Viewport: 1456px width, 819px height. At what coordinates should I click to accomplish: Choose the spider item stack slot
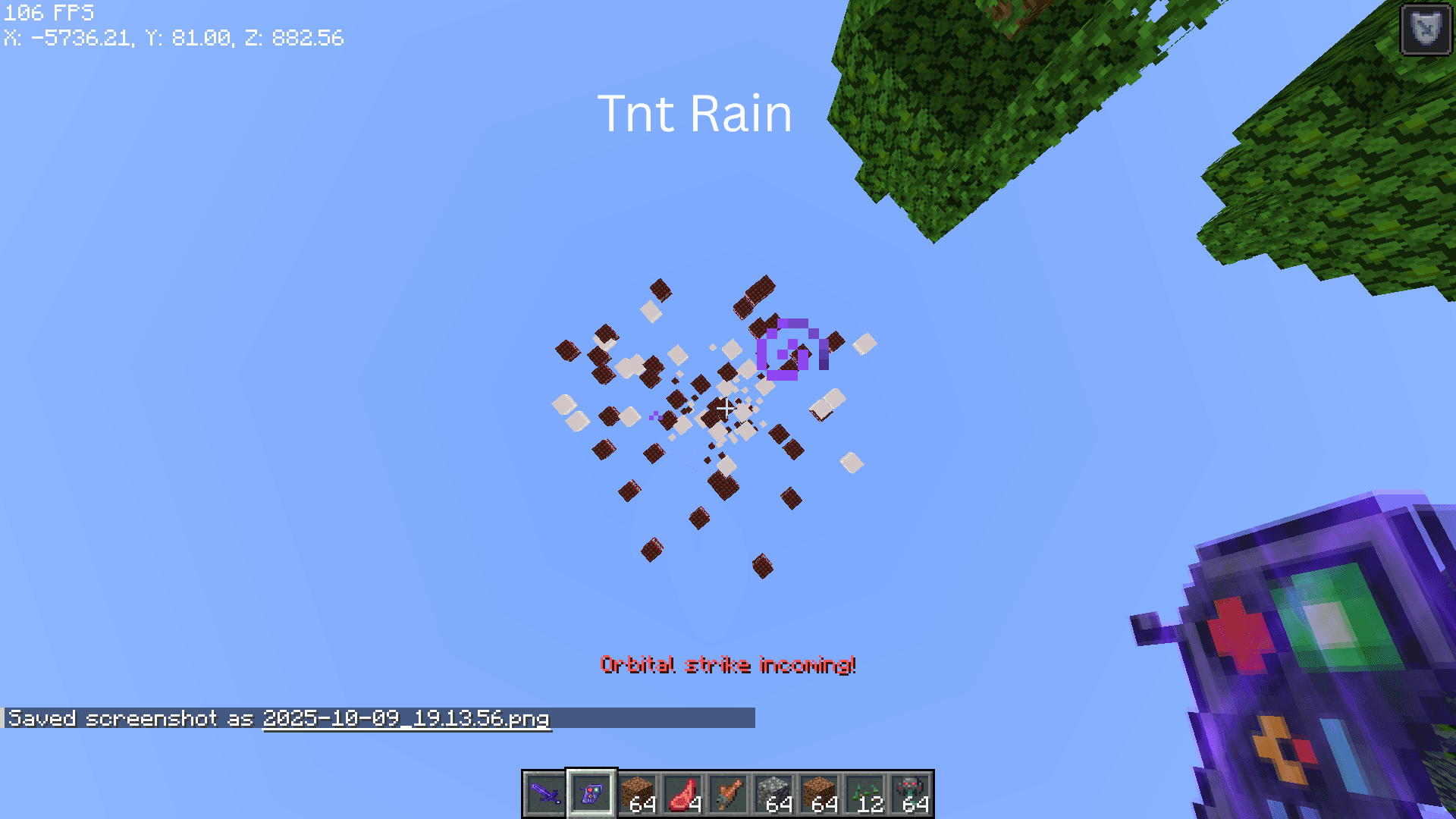911,794
